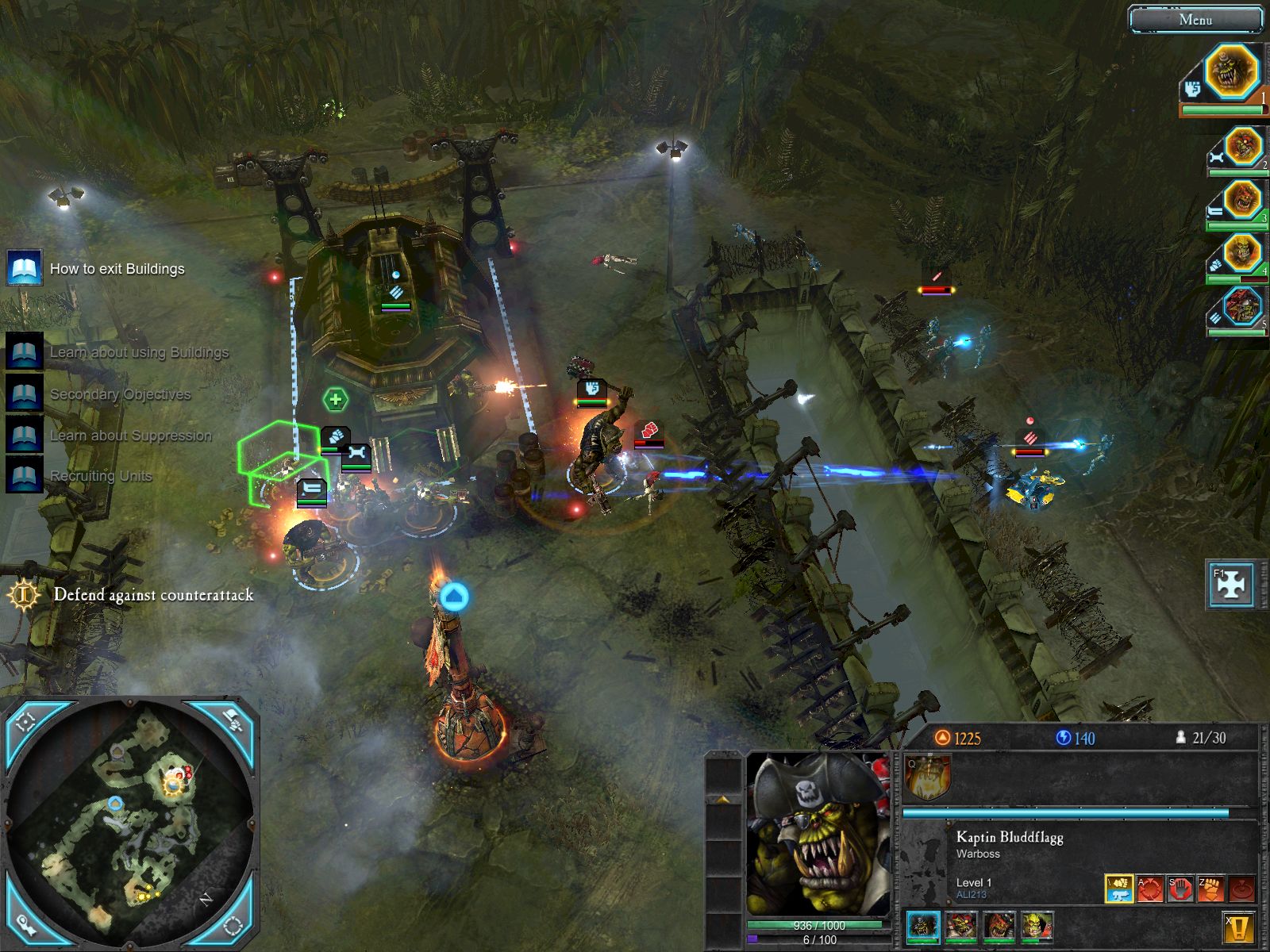This screenshot has height=952, width=1270.
Task: Open the 'Secondary Objectives' tutorial entry
Action: pos(25,393)
